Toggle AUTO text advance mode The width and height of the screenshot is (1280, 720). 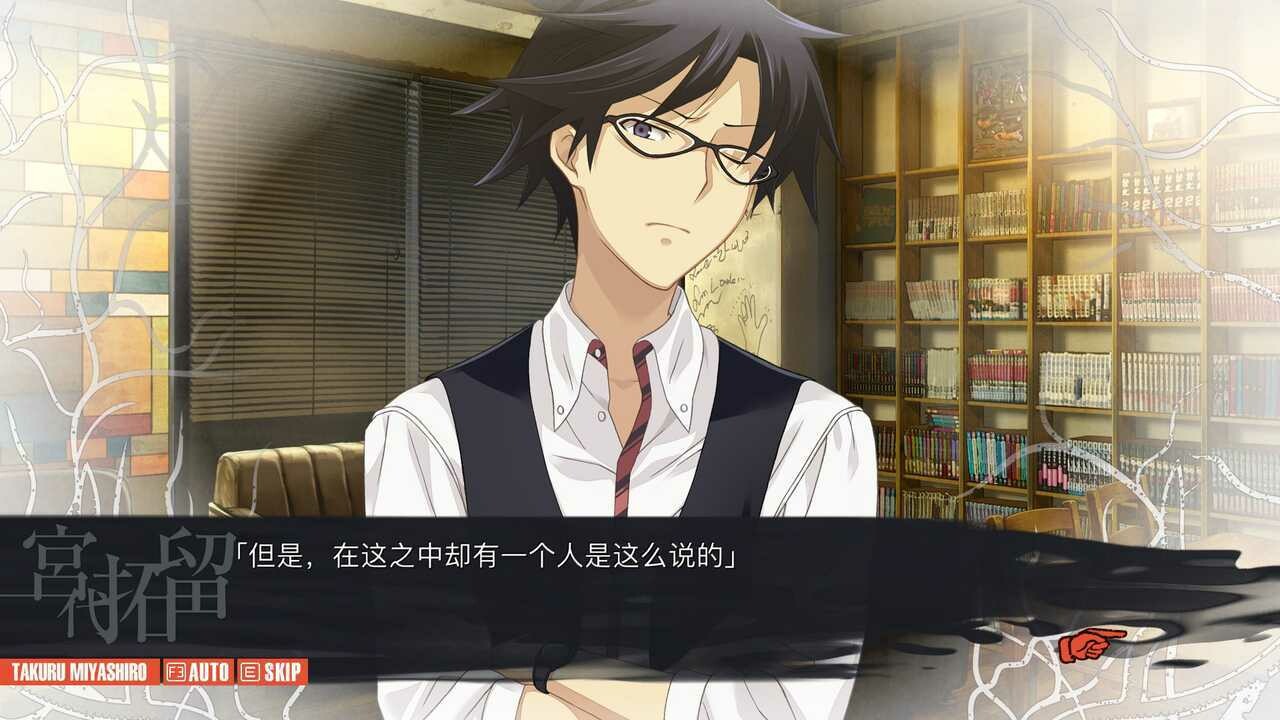(198, 671)
